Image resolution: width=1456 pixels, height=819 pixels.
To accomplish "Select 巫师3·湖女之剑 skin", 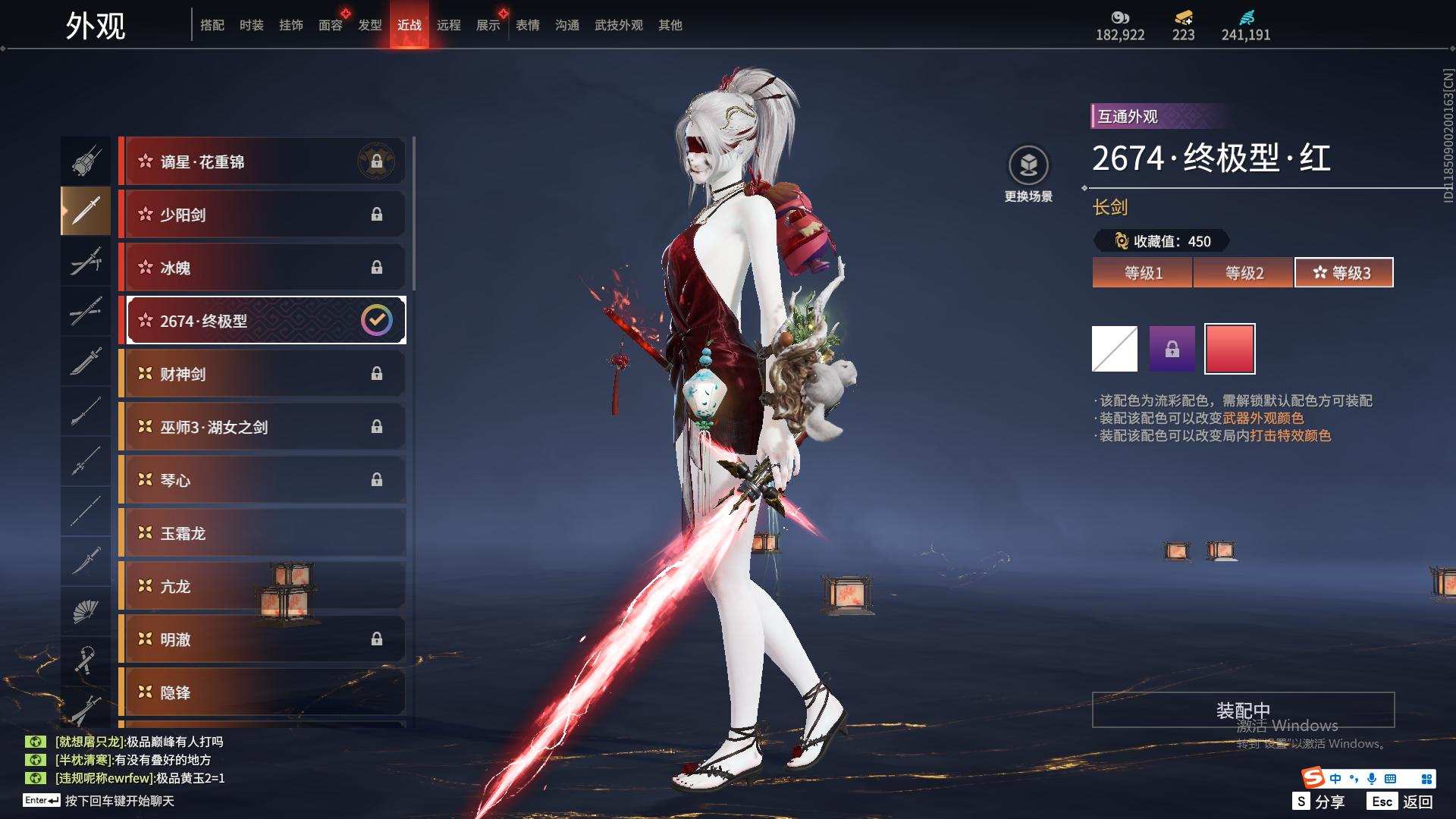I will click(262, 427).
